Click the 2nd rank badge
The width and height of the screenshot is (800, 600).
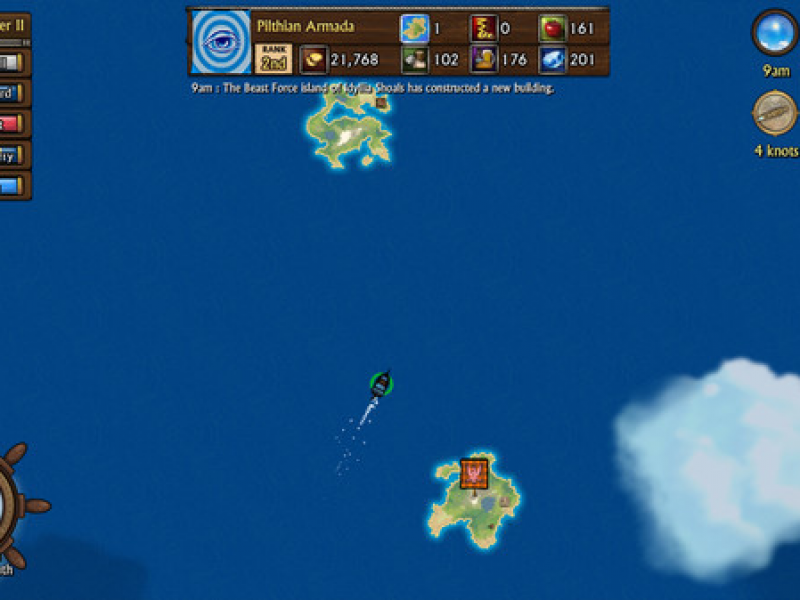point(273,59)
